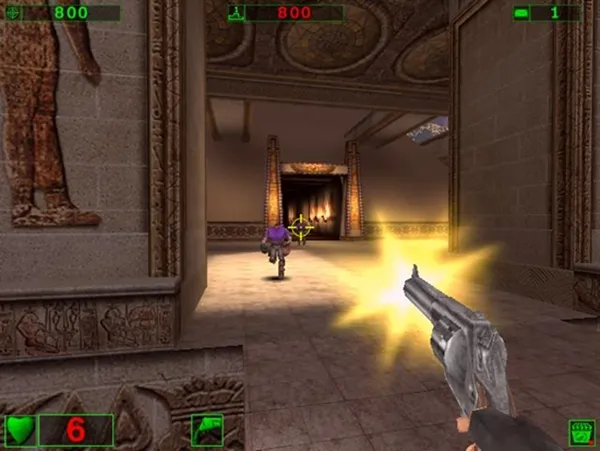Click the green ammo icon in the corner
This screenshot has height=451, width=600.
click(x=581, y=432)
